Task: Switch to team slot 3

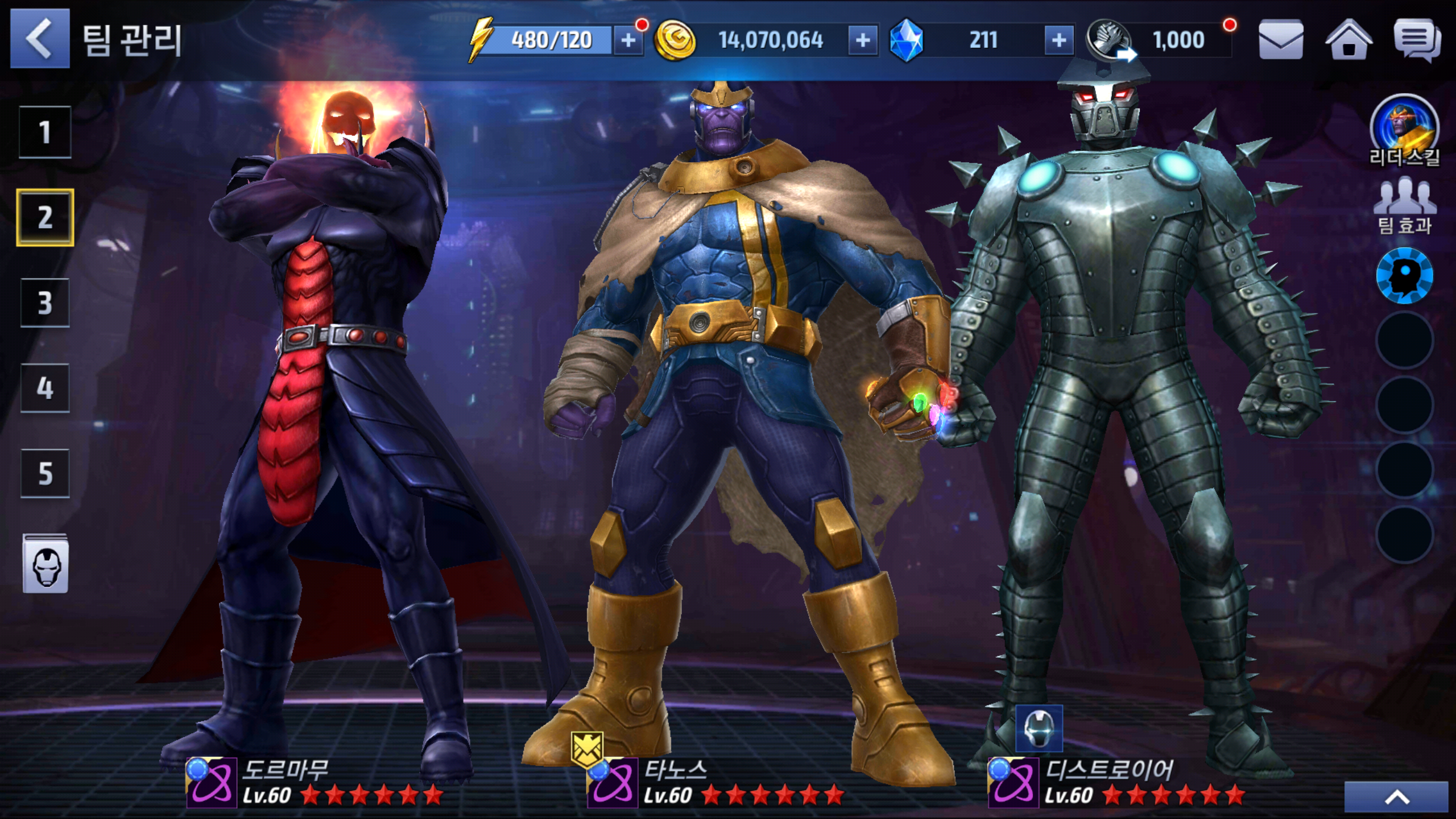Action: click(45, 303)
